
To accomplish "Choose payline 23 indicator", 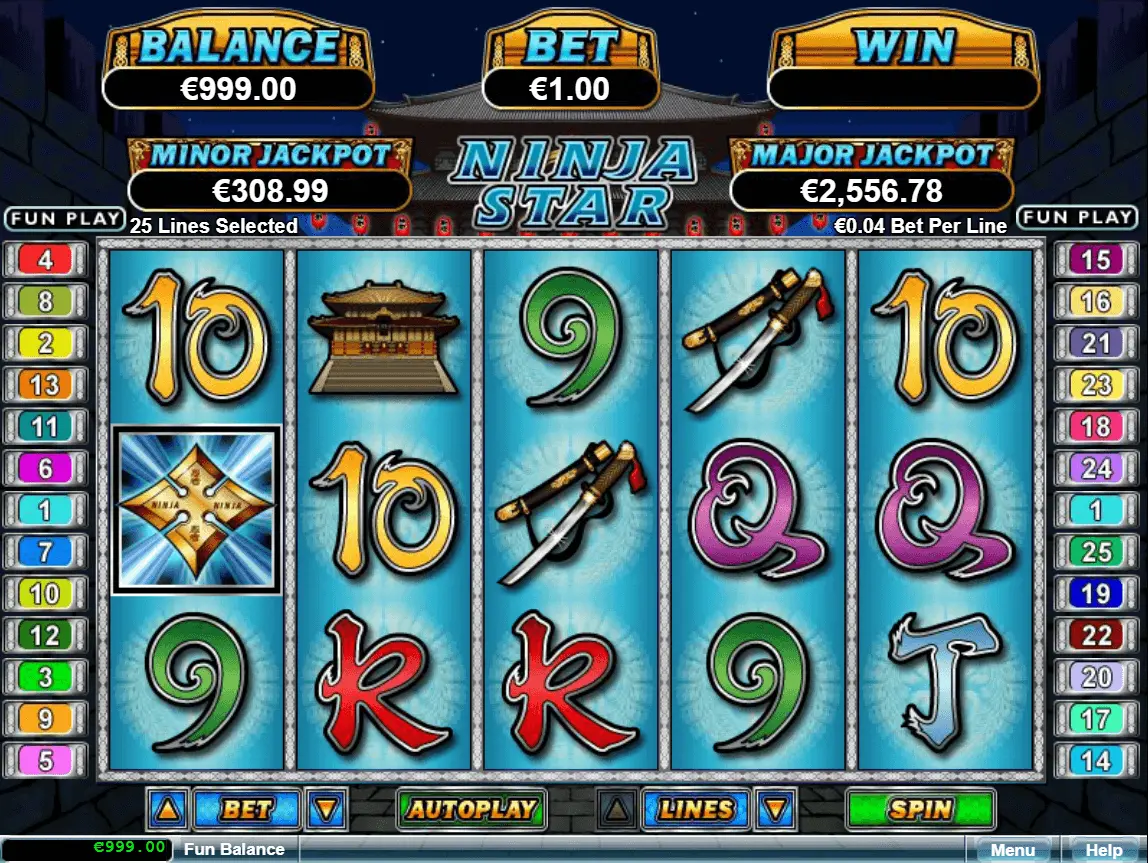I will pos(1096,385).
